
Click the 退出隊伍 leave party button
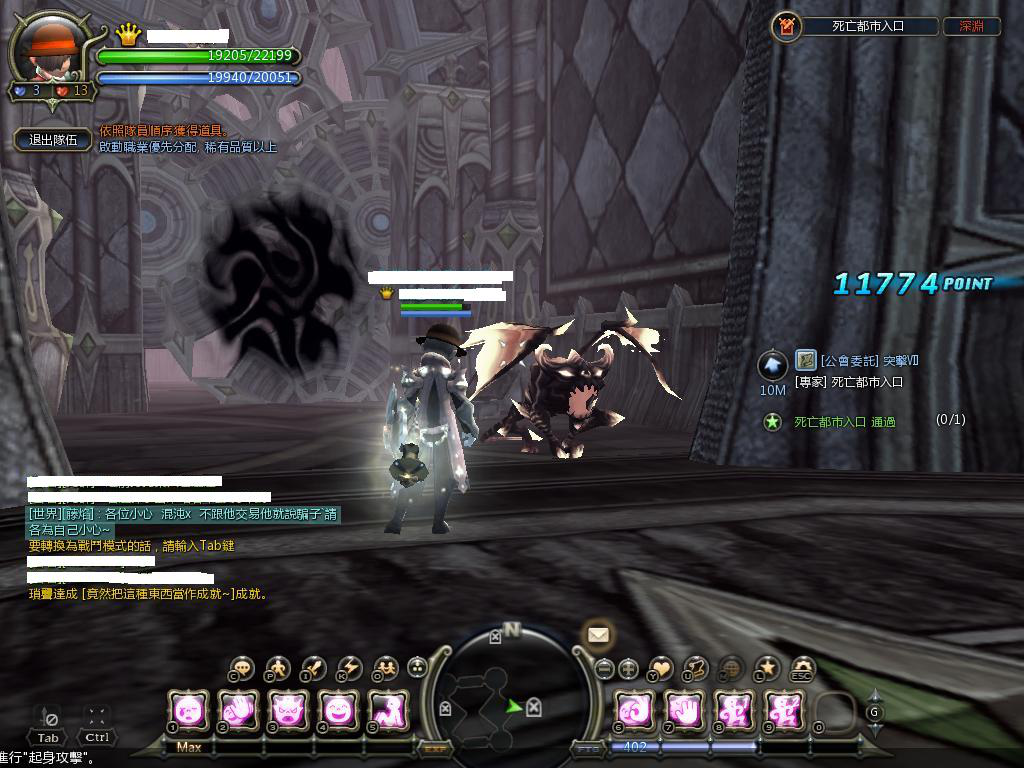(x=53, y=141)
